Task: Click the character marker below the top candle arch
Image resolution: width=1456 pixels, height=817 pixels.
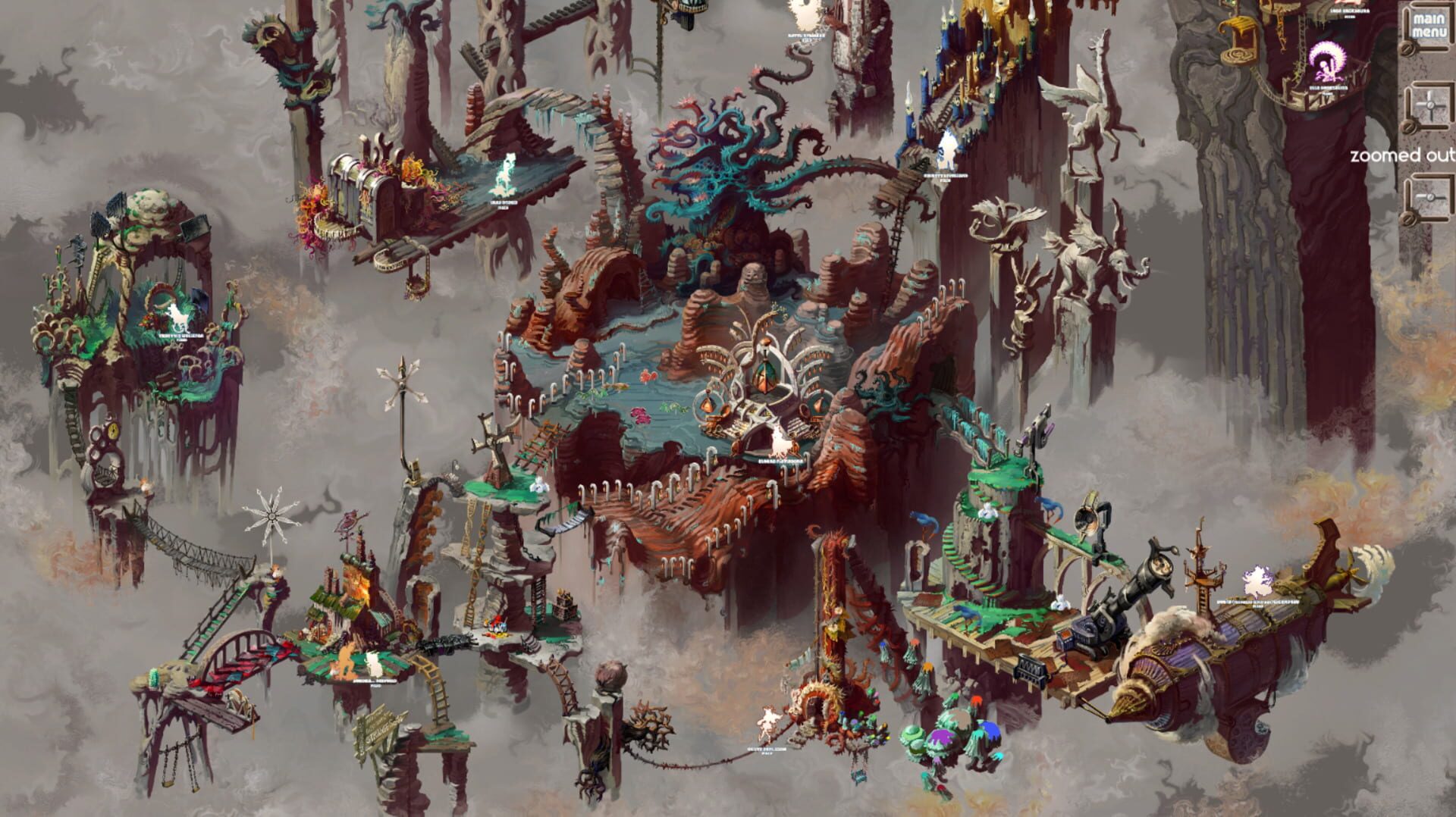Action: click(804, 14)
